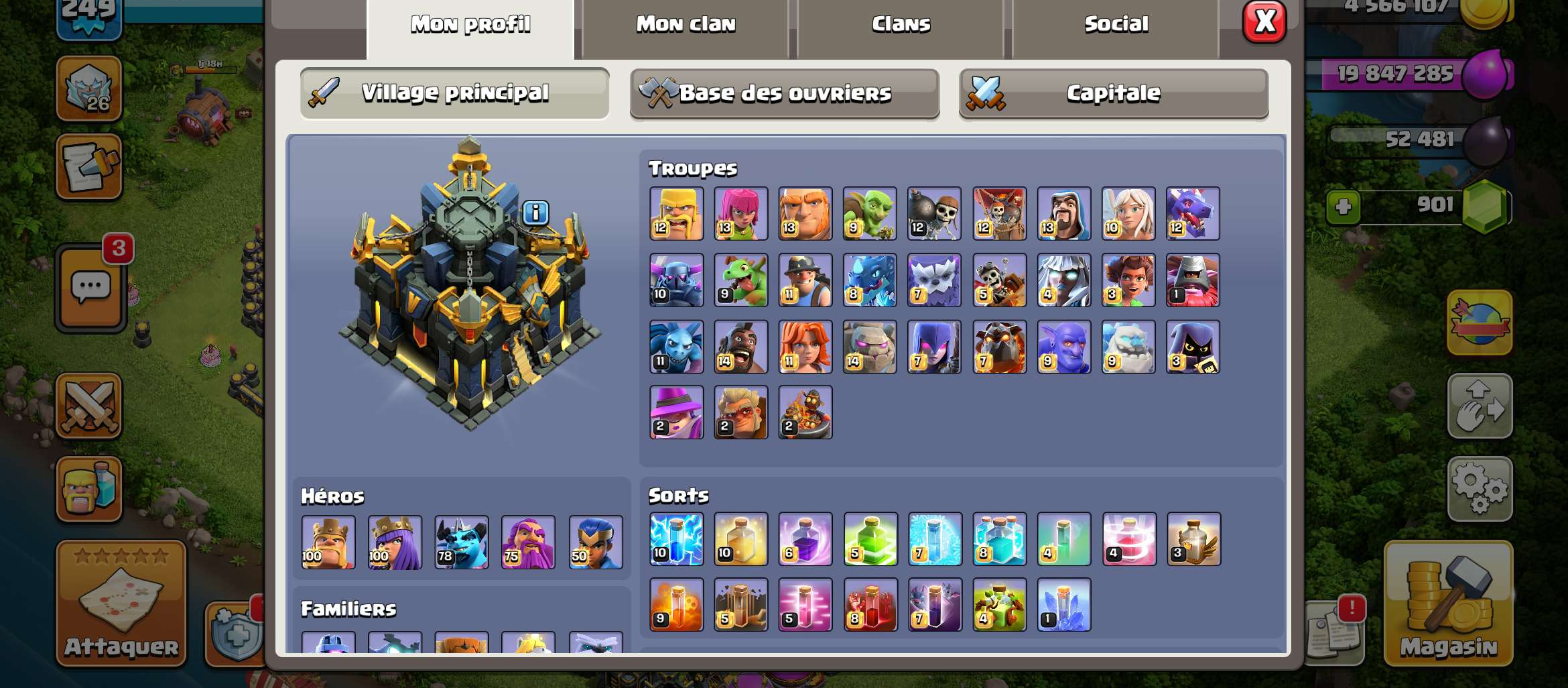Image resolution: width=1568 pixels, height=688 pixels.
Task: Select the Hog Rider troop icon
Action: click(x=740, y=347)
